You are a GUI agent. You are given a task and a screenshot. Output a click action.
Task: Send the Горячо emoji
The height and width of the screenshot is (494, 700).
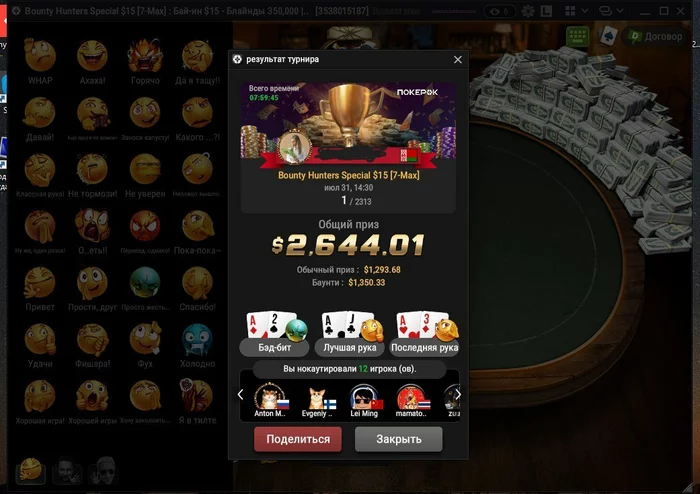[x=144, y=58]
